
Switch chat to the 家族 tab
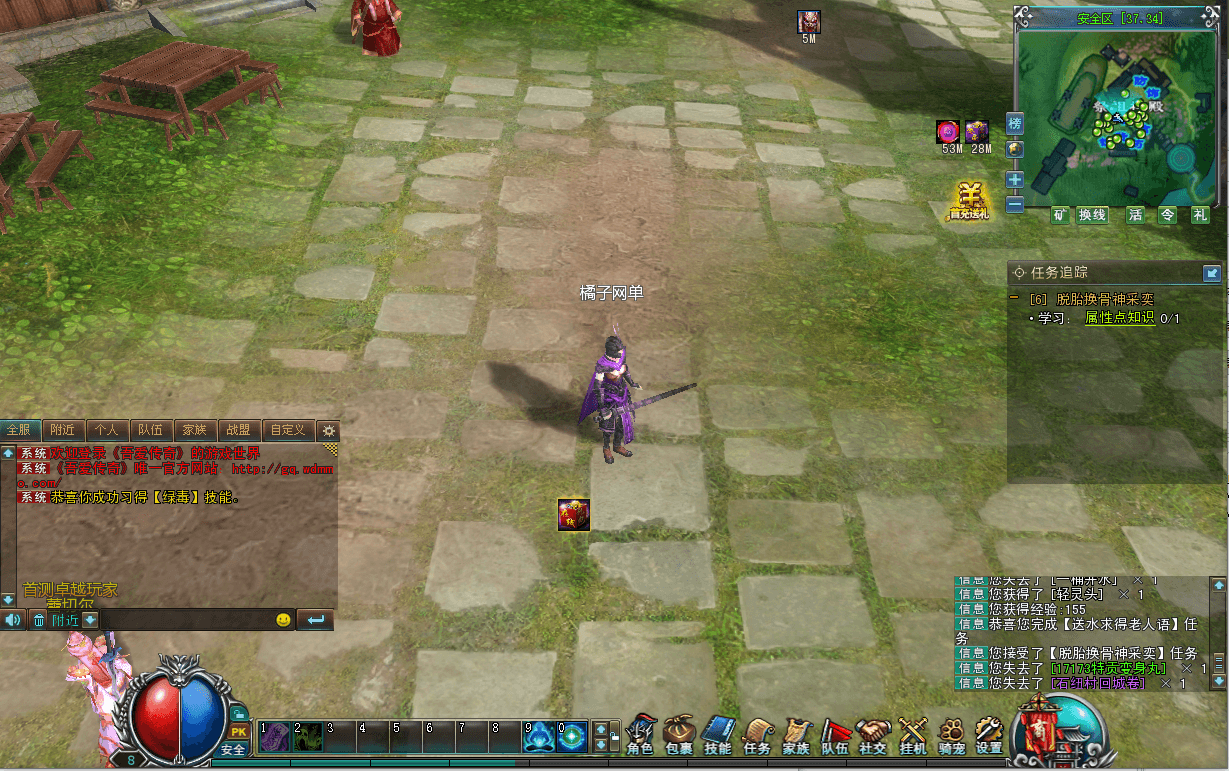(193, 430)
